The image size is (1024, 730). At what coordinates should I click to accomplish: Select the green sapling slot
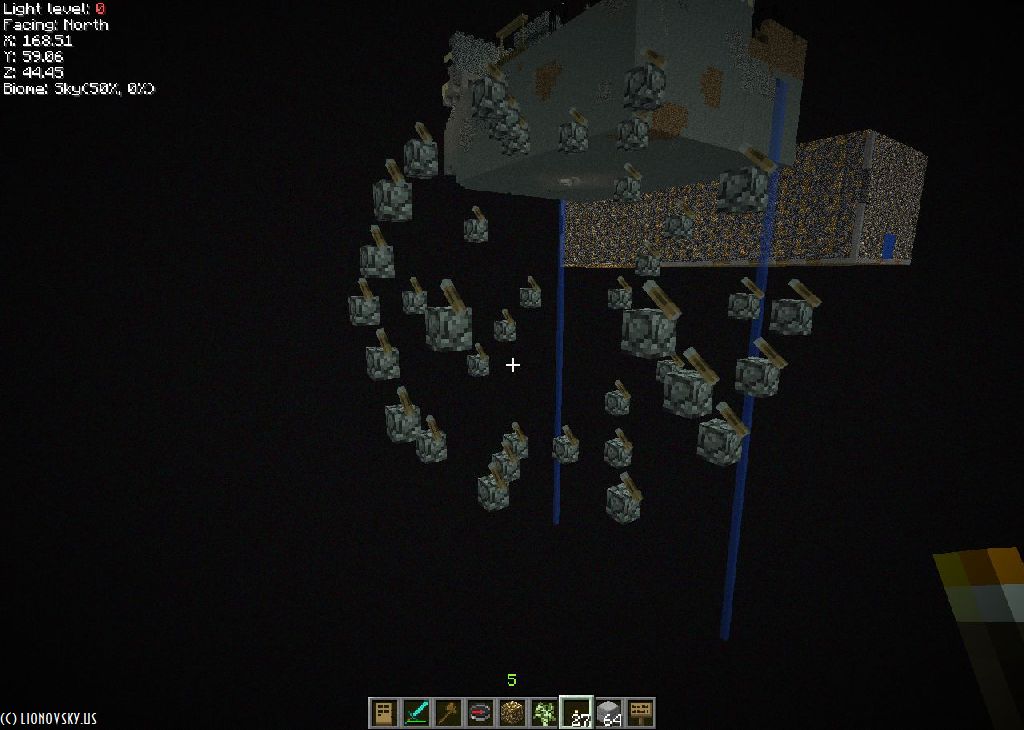point(544,712)
